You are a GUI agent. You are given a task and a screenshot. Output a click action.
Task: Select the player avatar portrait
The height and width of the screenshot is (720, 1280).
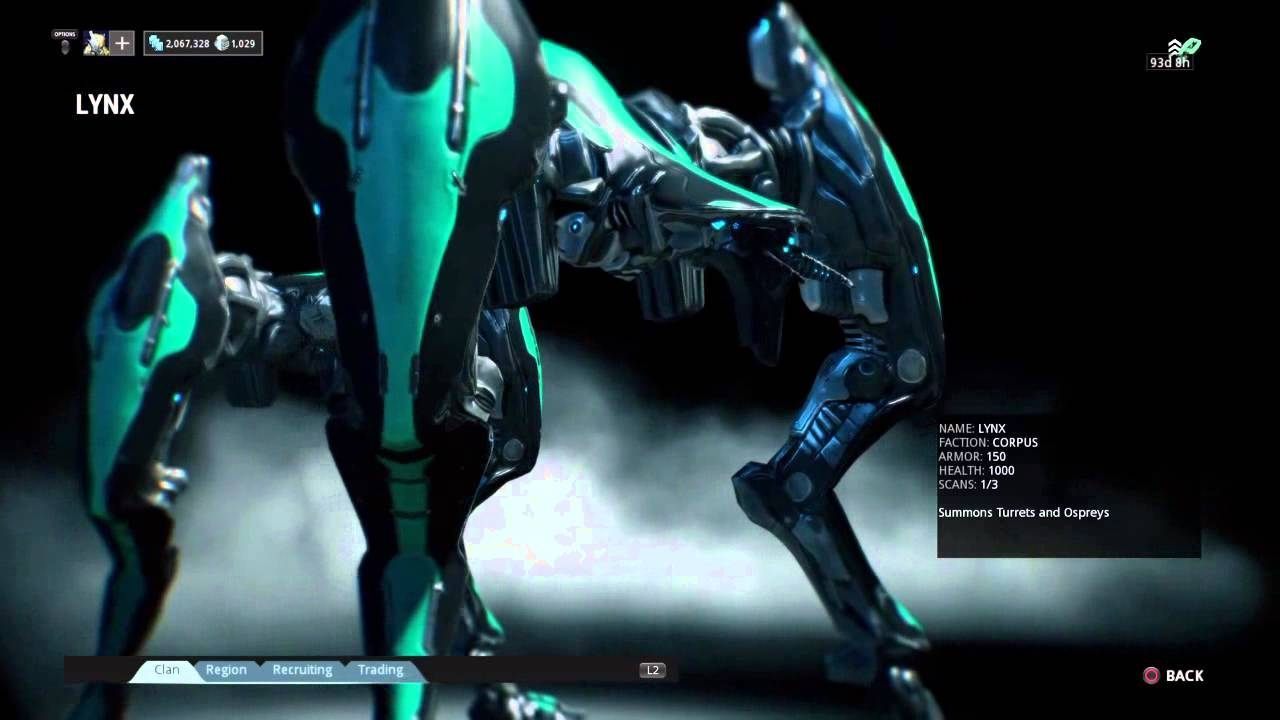(x=96, y=43)
